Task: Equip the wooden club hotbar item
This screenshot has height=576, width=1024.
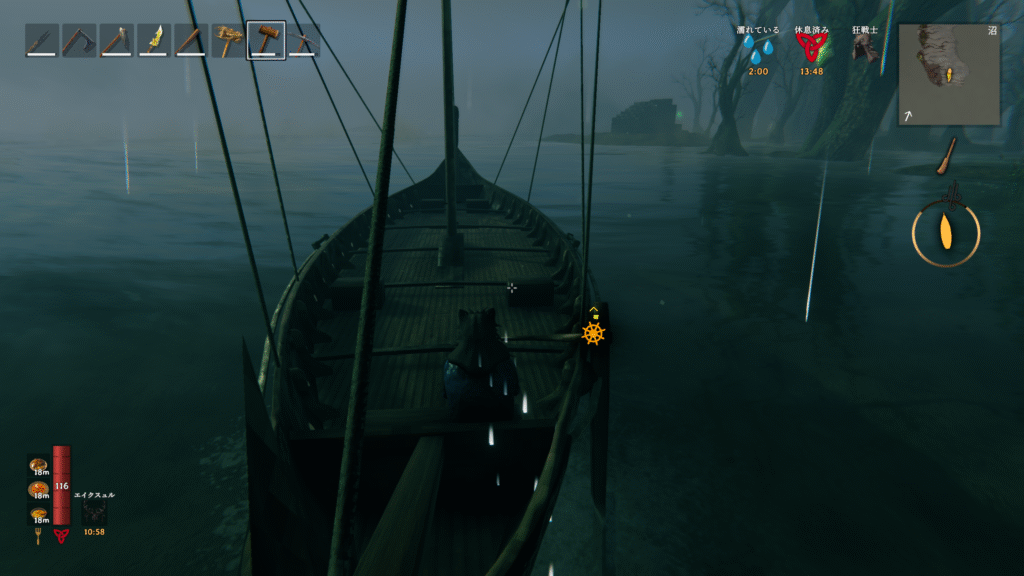Action: (x=191, y=41)
